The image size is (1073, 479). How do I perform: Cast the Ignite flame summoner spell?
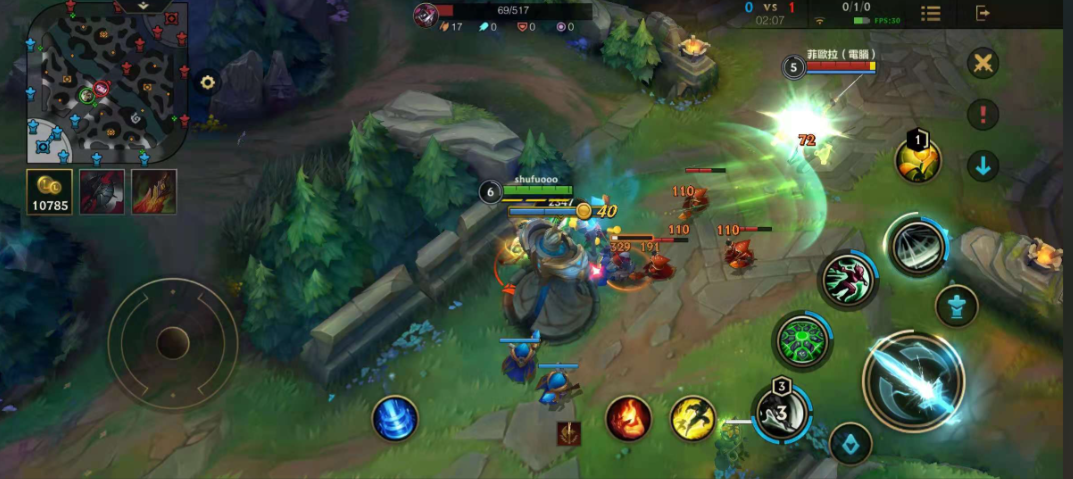click(x=629, y=418)
